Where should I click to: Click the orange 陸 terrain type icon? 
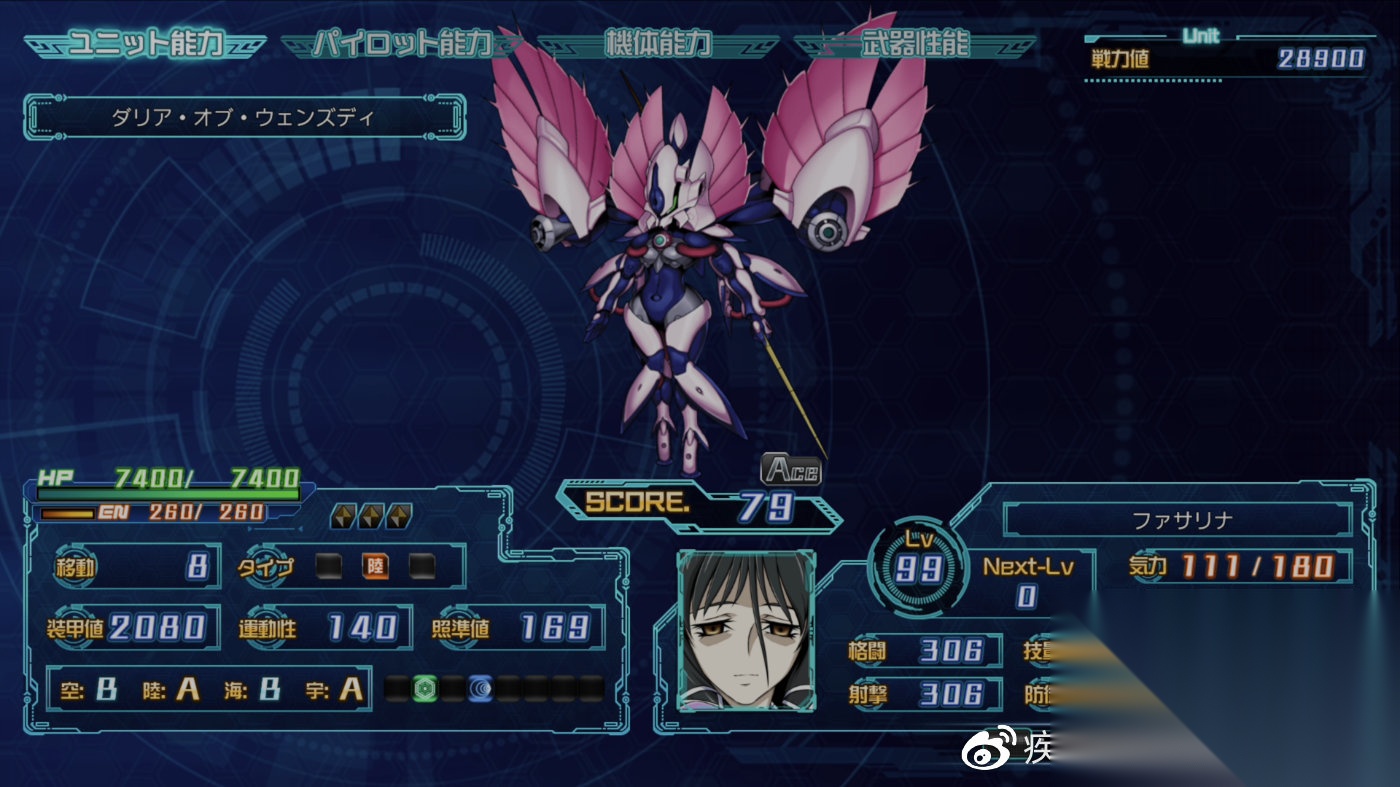[x=375, y=567]
